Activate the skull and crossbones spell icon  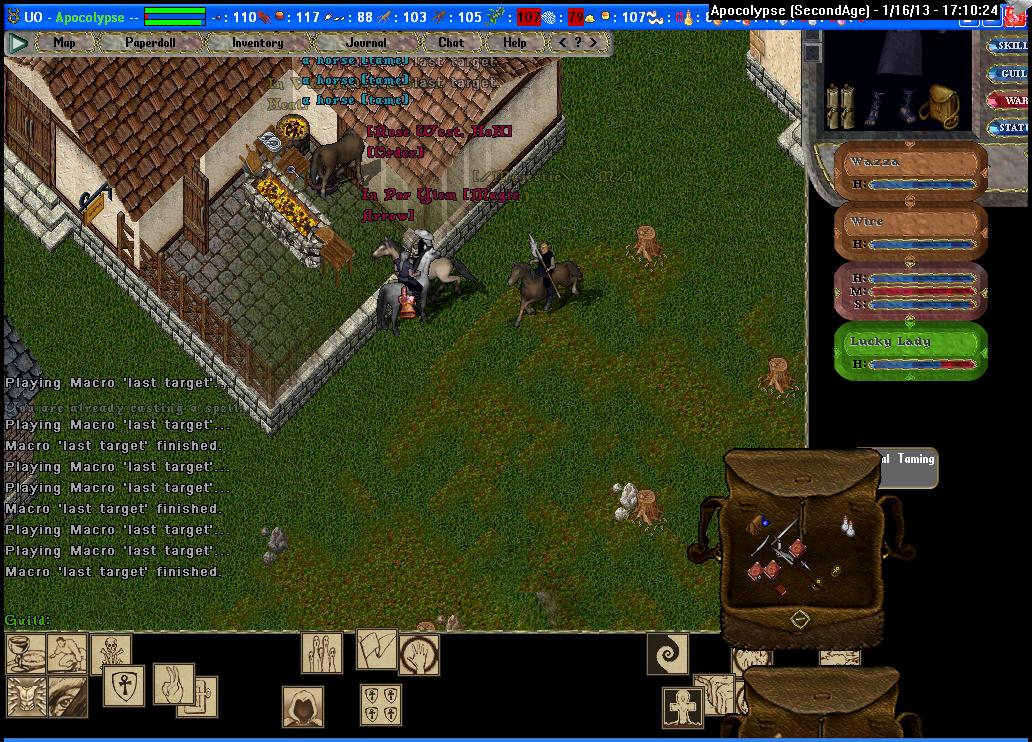point(111,654)
